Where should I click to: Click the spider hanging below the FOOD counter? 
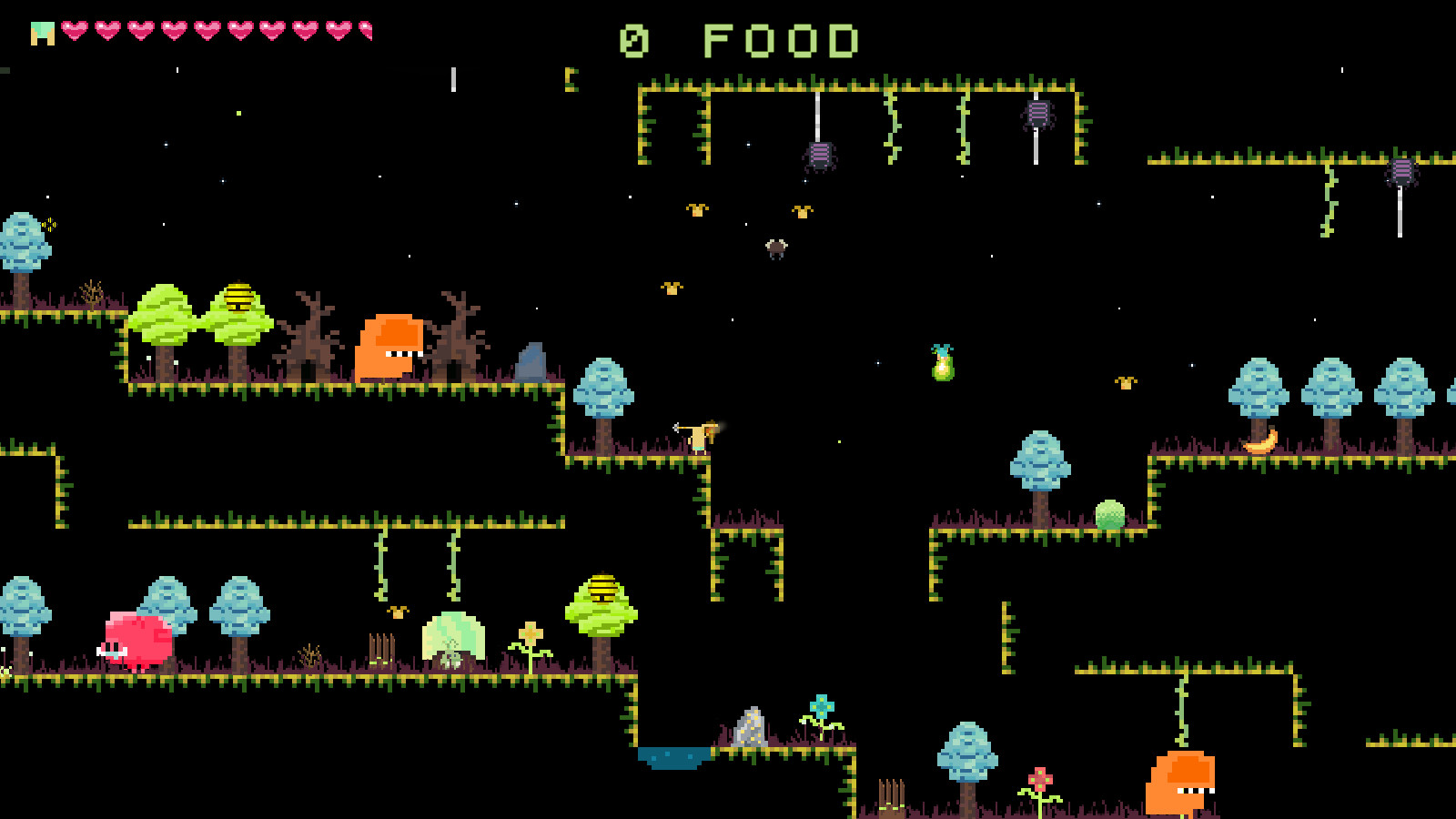(820, 157)
